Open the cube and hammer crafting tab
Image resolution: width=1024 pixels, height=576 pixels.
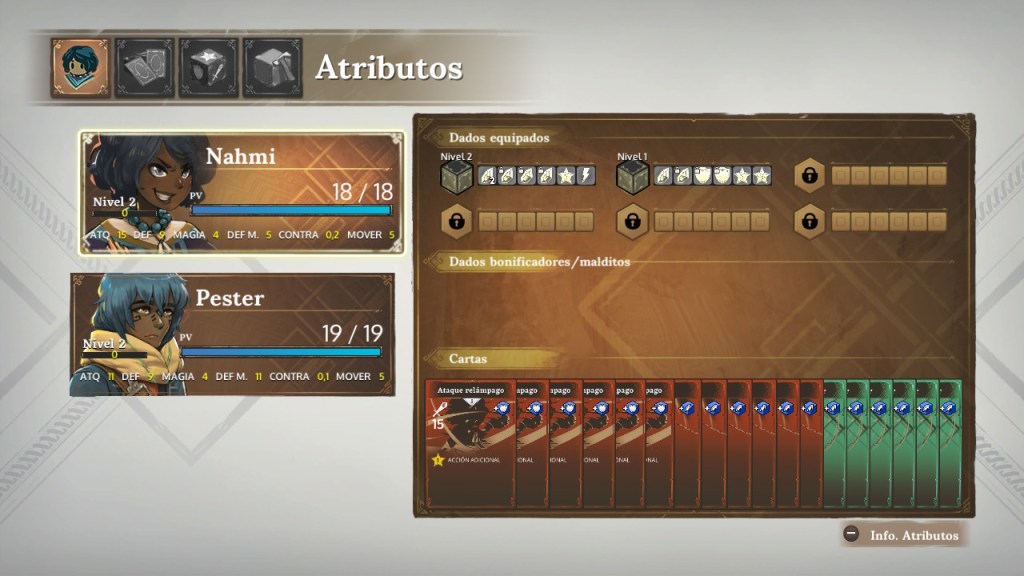point(272,67)
